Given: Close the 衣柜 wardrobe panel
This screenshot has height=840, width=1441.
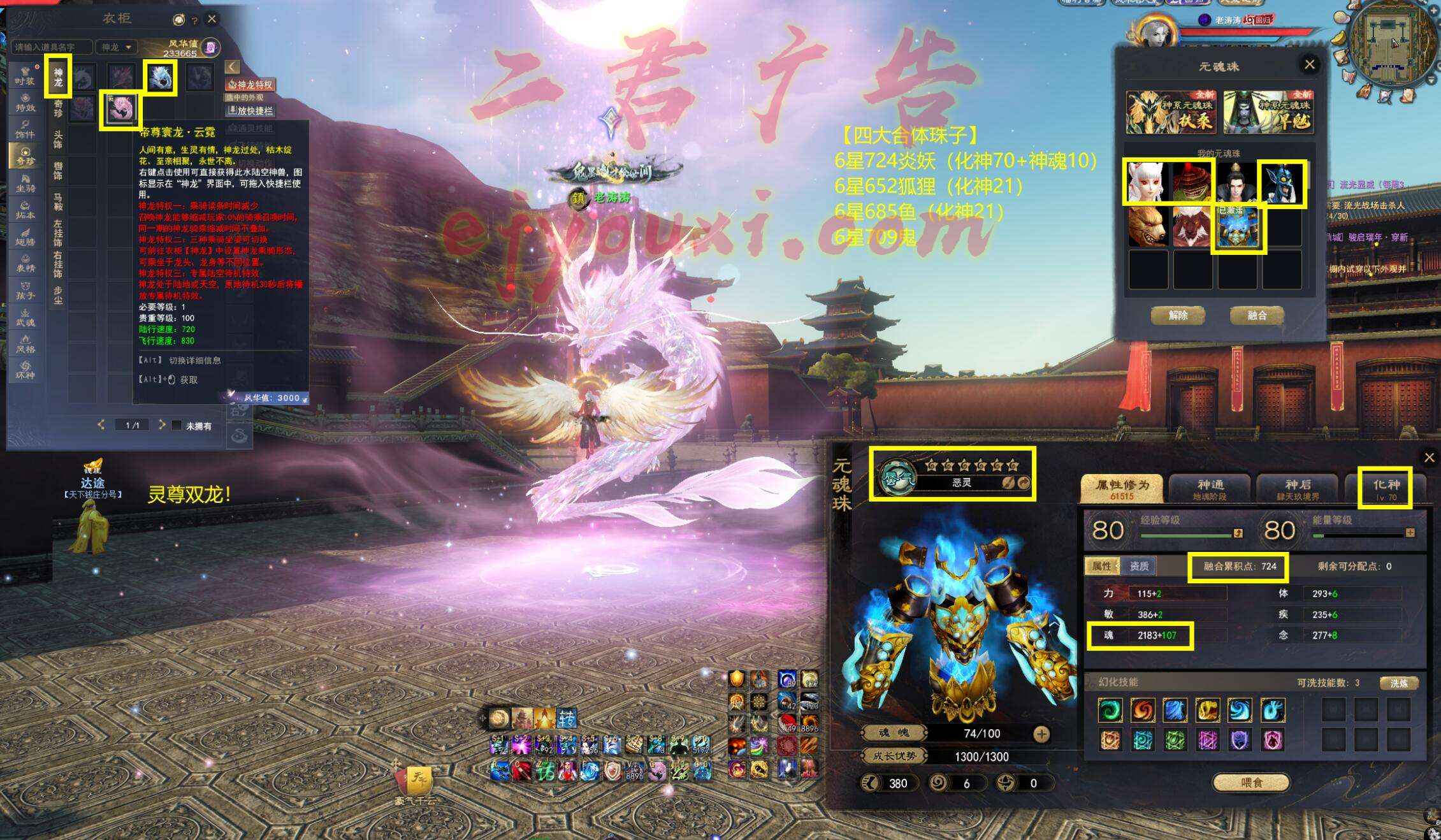Looking at the screenshot, I should 212,19.
